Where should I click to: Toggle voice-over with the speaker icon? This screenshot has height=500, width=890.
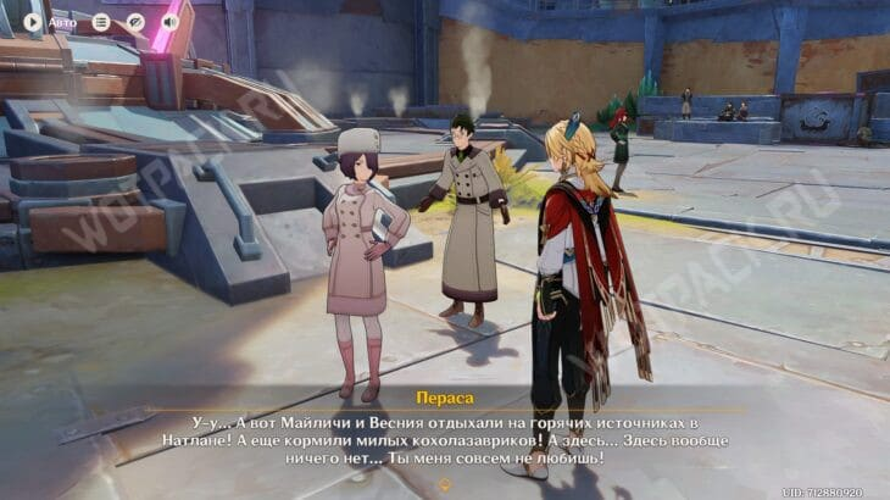point(170,21)
